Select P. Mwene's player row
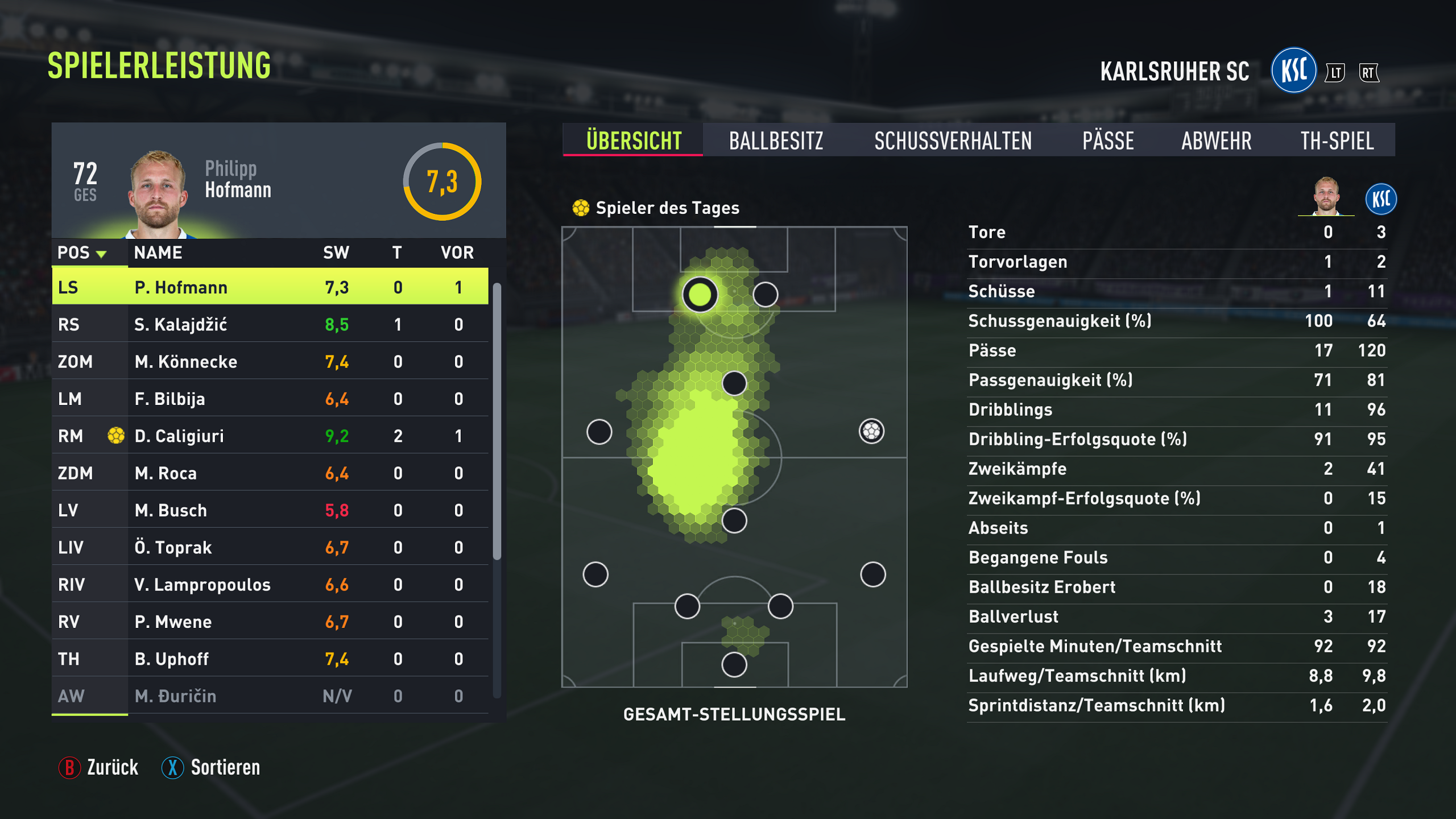This screenshot has height=819, width=1456. pos(270,622)
